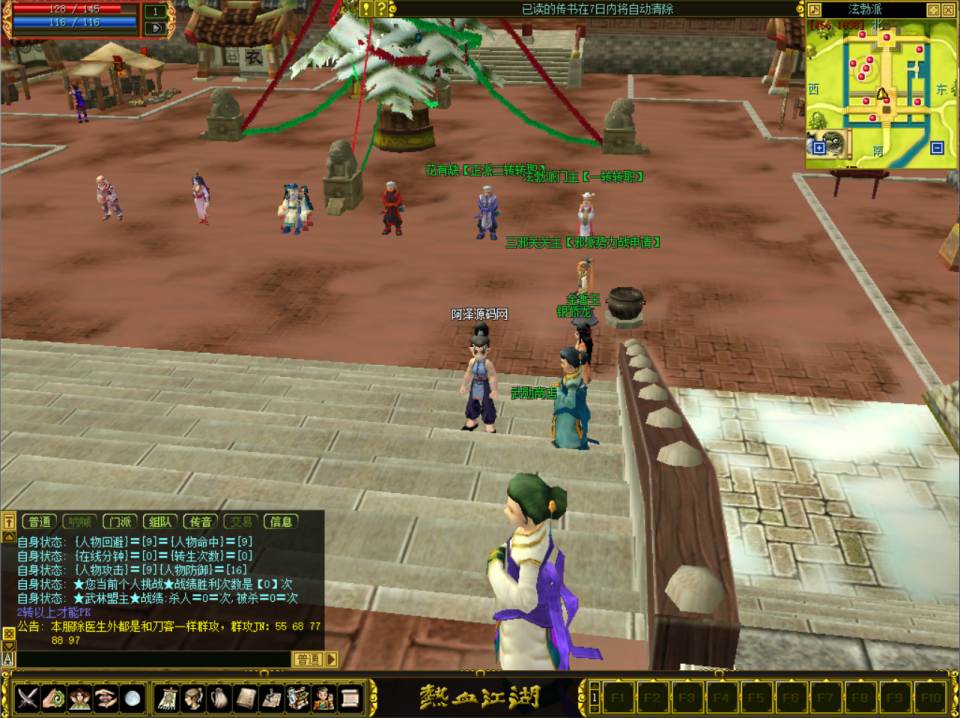The width and height of the screenshot is (960, 718).
Task: Switch to the 普通 chat tab
Action: 40,521
